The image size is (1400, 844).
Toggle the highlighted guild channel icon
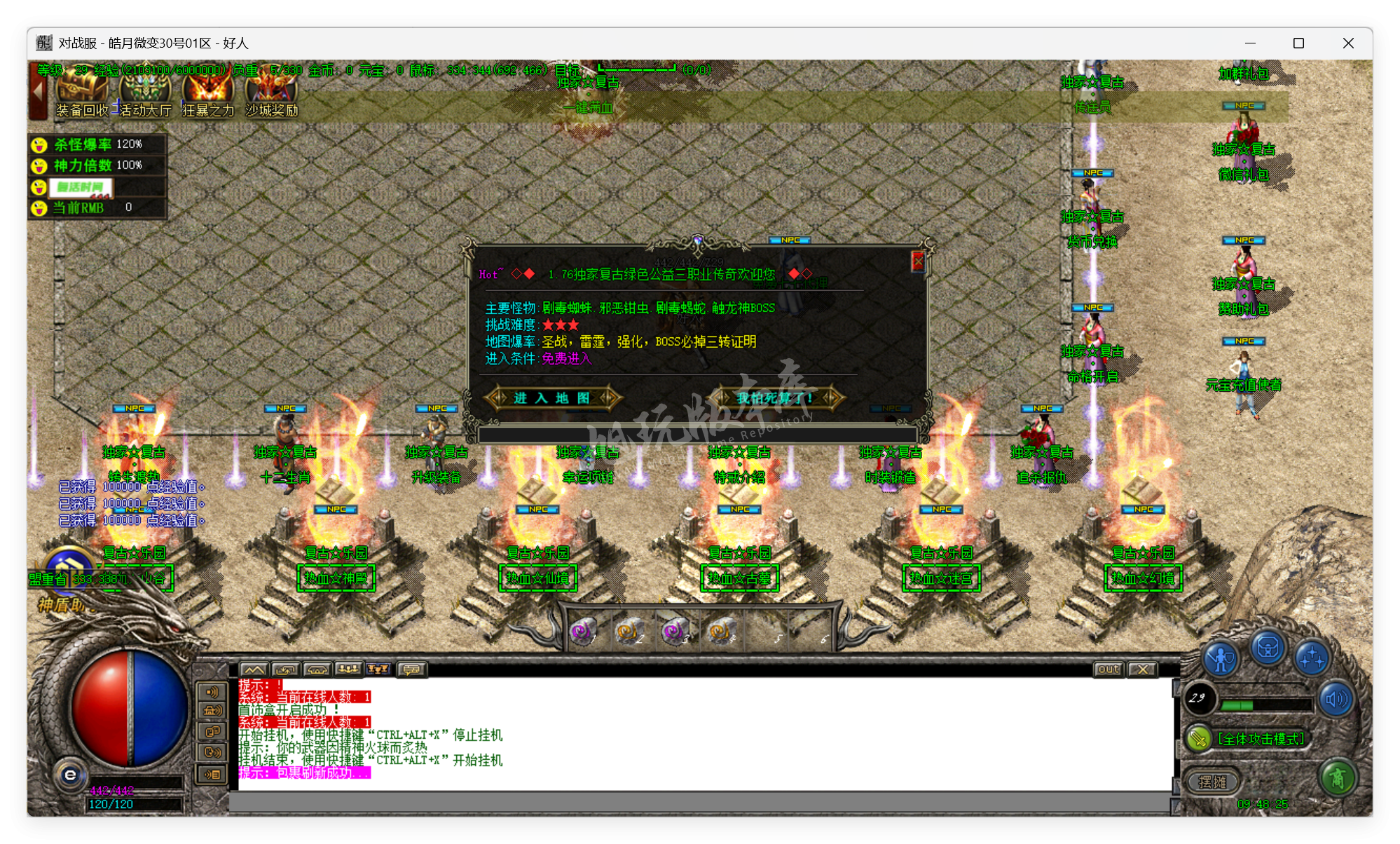[x=378, y=669]
